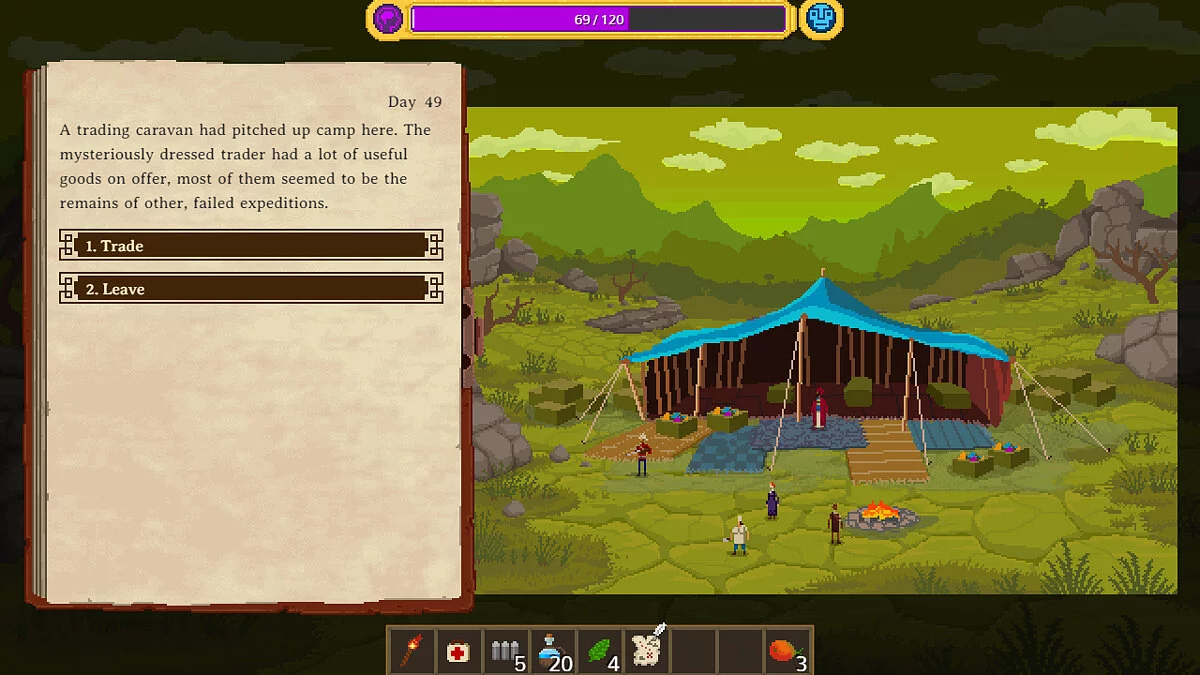Click the blue potion flask slot
Screen dimensions: 1200x675
tap(552, 652)
